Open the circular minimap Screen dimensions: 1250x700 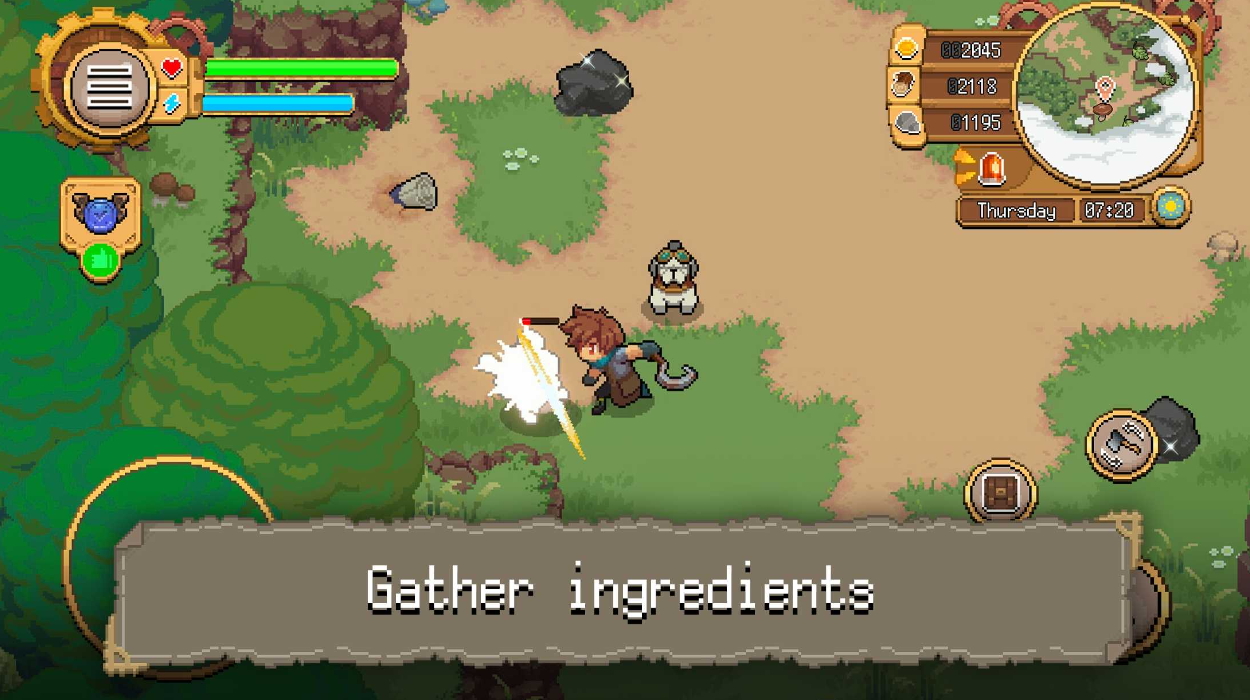coord(1105,96)
